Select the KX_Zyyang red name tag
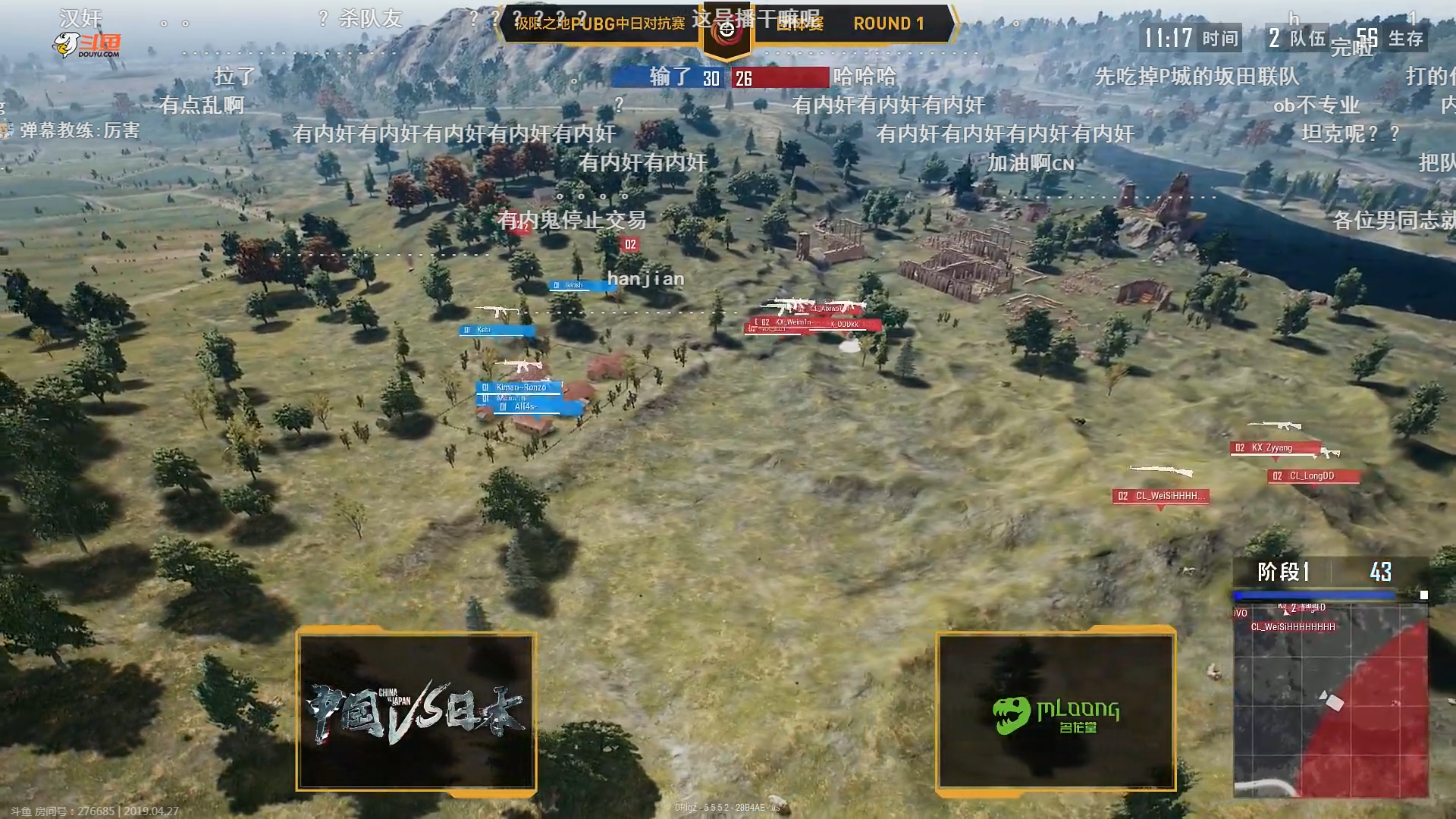This screenshot has height=819, width=1456. click(1274, 448)
